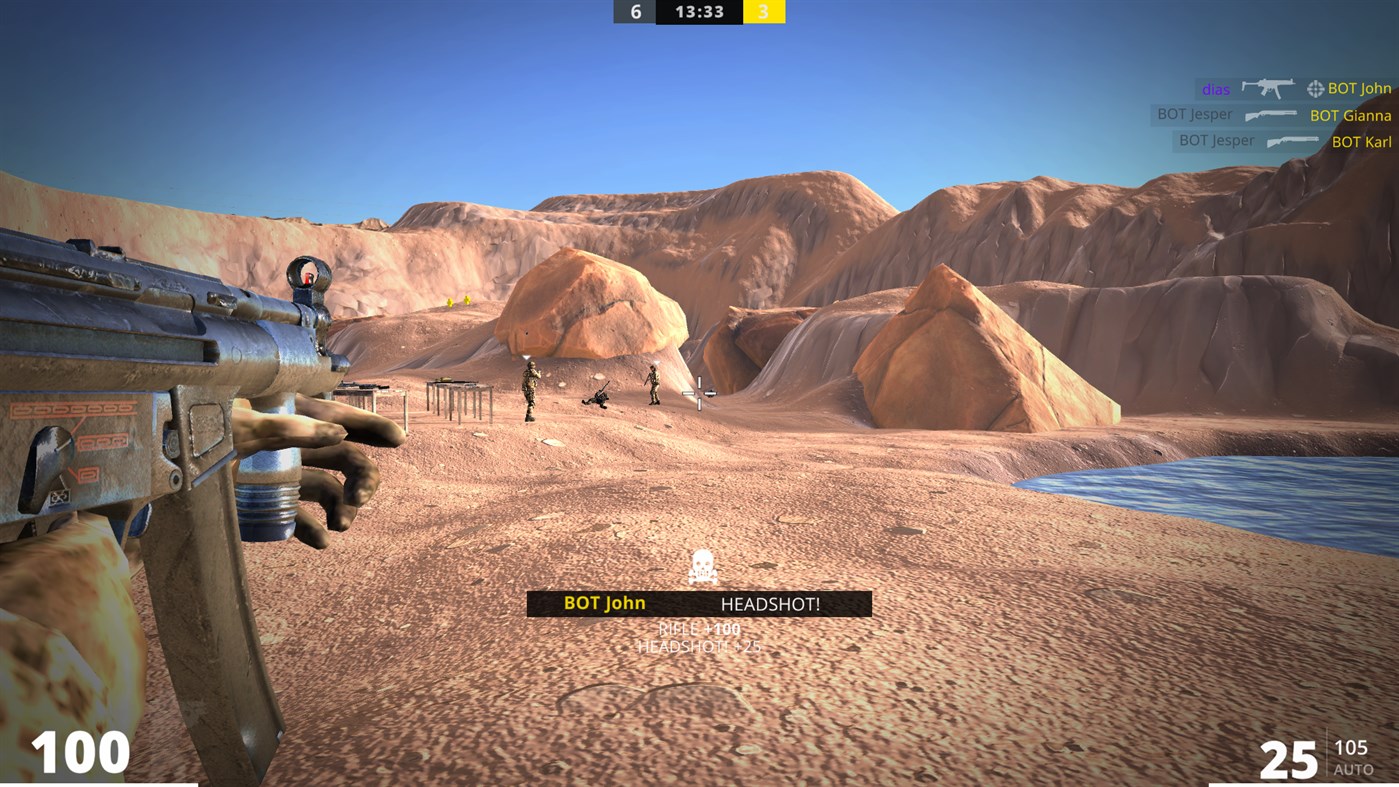Viewport: 1399px width, 787px height.
Task: Click the yellow objective markers near the rocks
Action: pyautogui.click(x=458, y=301)
